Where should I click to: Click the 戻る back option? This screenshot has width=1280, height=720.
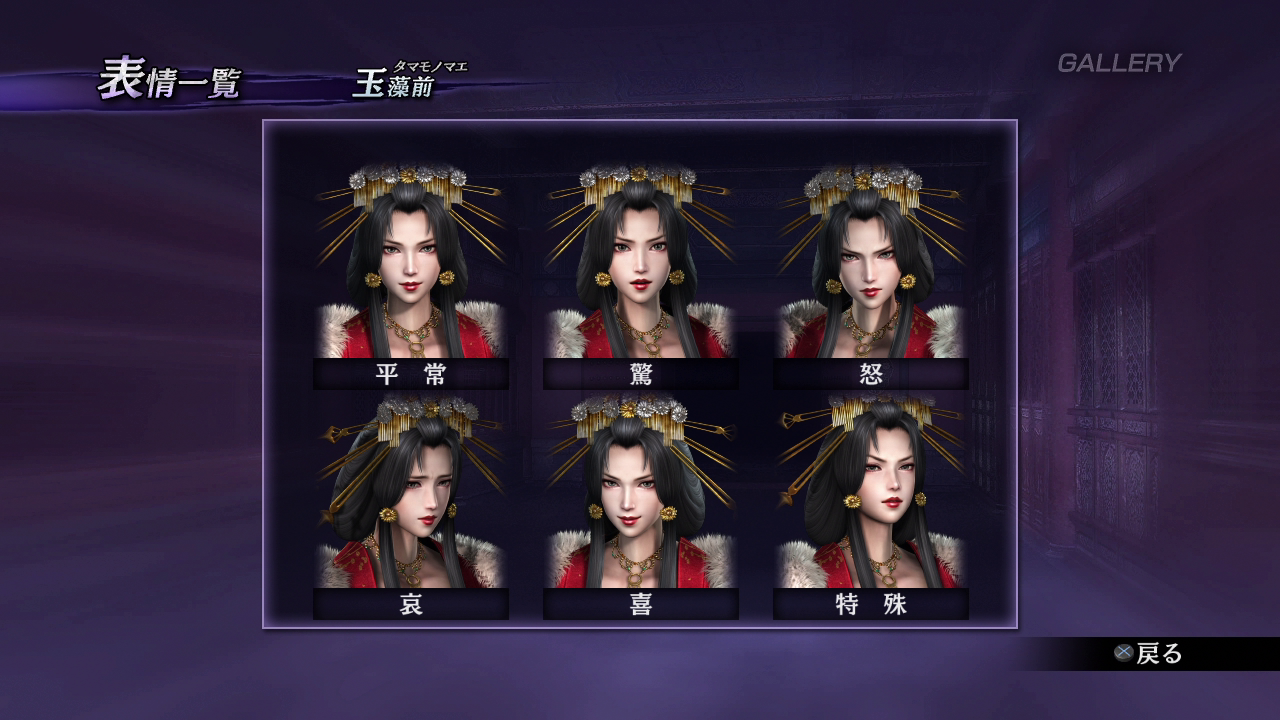(x=1150, y=654)
